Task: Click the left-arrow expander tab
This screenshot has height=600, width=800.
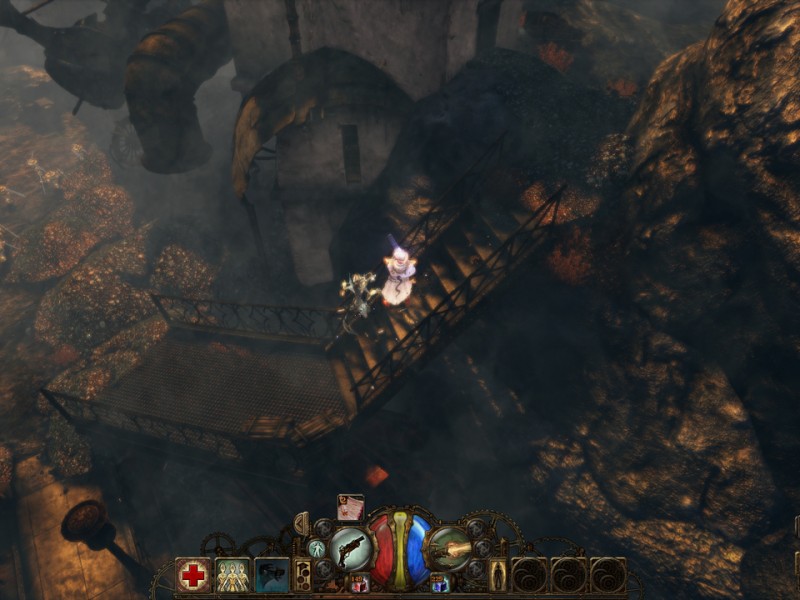Action: [x=301, y=523]
